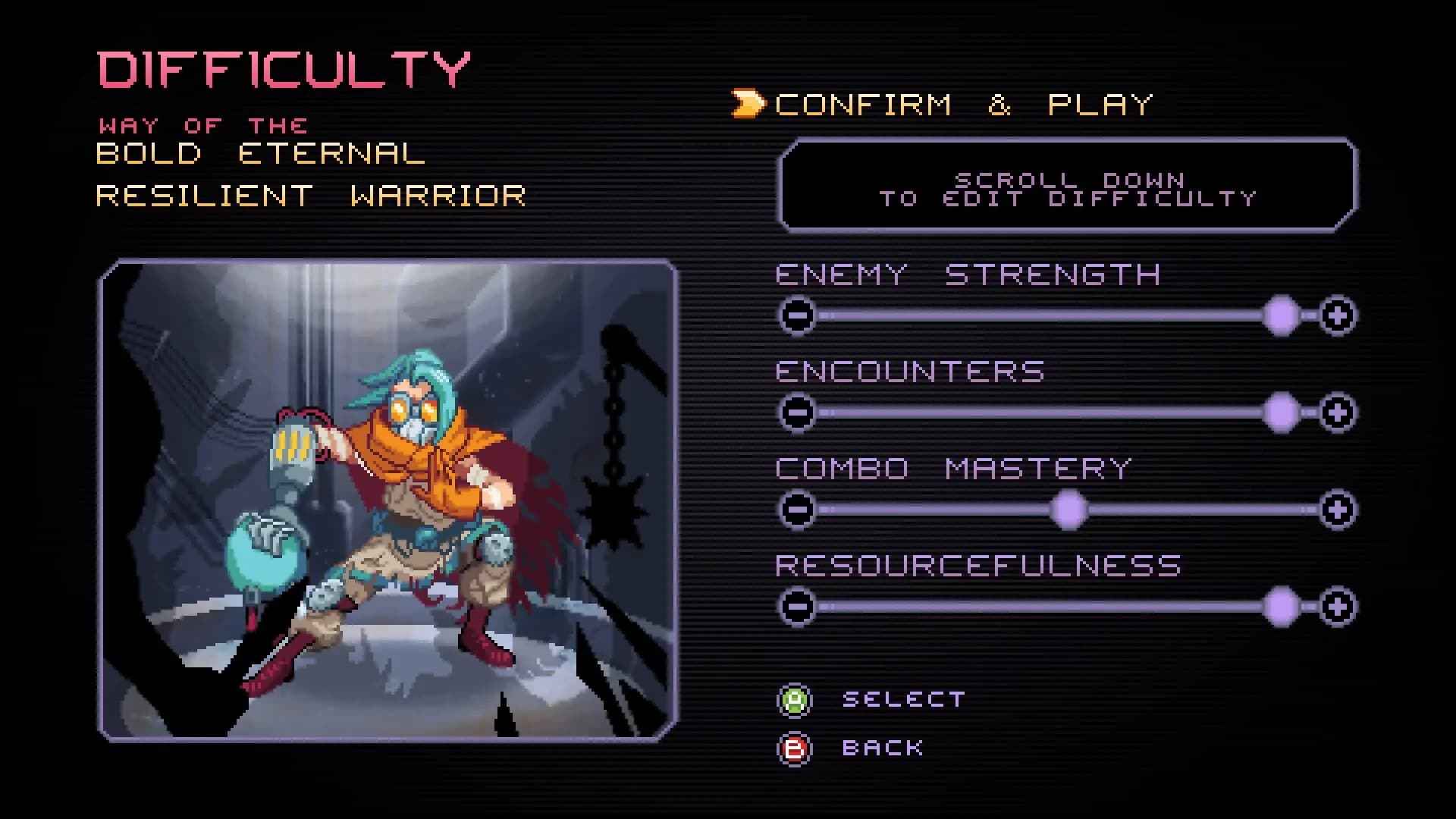1456x819 pixels.
Task: Click the minus icon on Combo Mastery
Action: tap(798, 508)
